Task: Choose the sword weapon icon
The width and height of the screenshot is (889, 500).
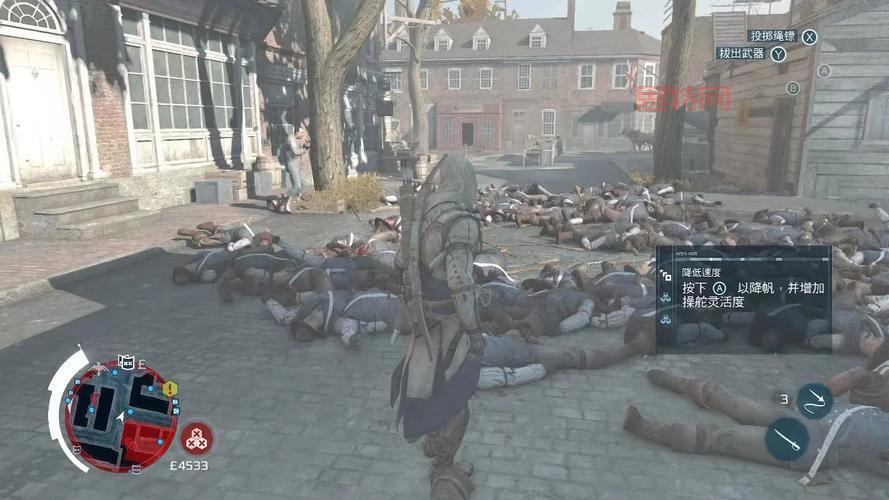Action: click(786, 438)
